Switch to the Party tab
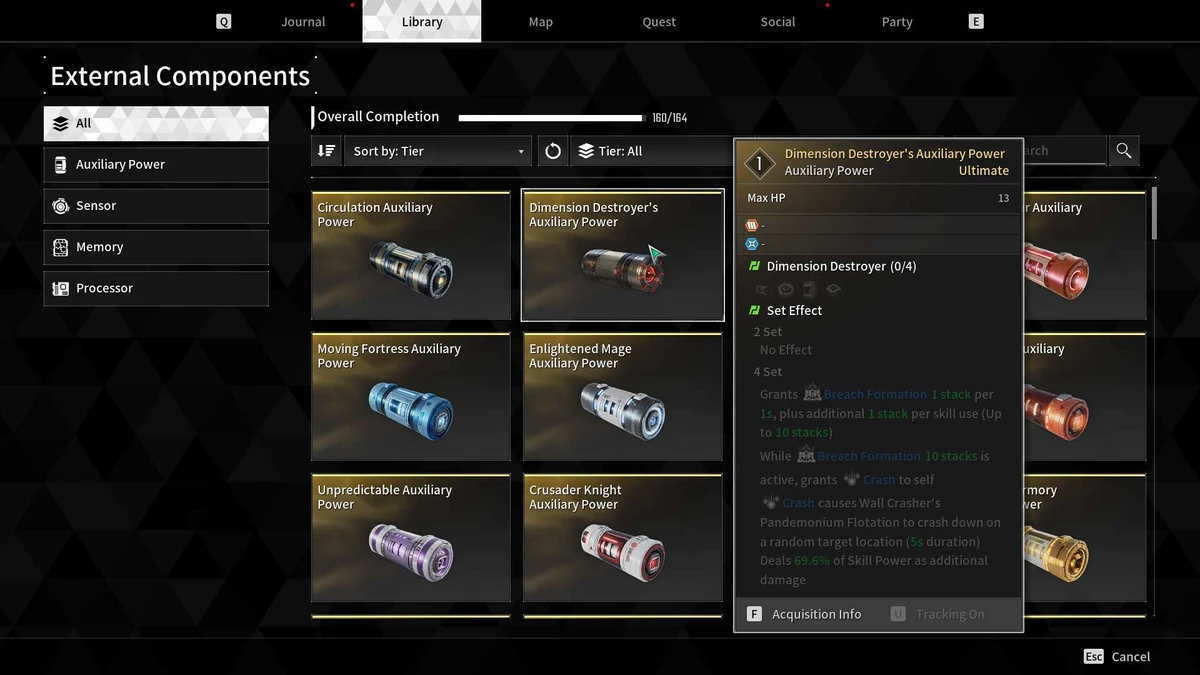1200x675 pixels. (897, 22)
